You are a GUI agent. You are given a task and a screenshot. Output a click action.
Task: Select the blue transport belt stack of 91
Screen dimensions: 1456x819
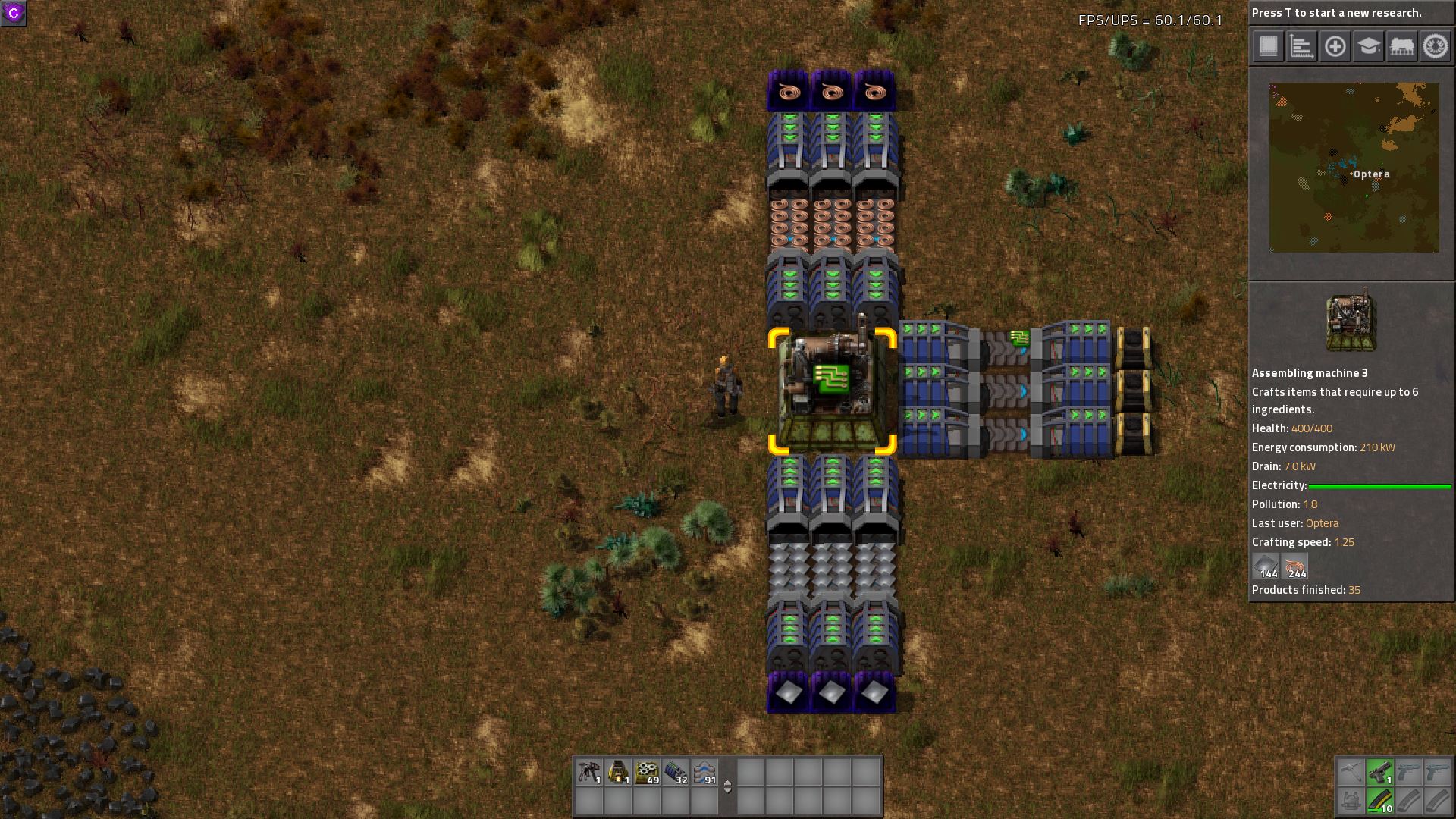coord(704,772)
